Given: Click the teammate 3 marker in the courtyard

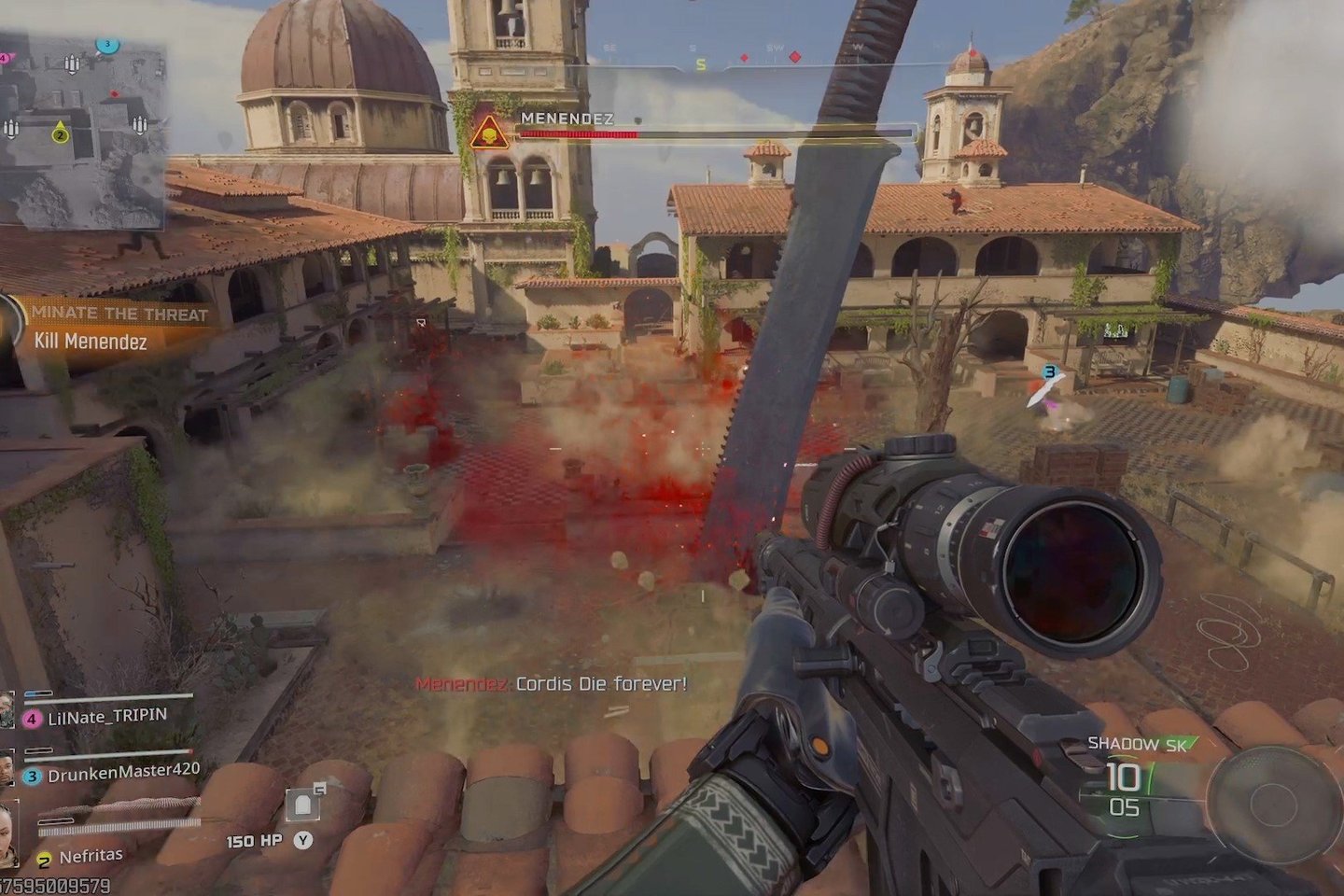Looking at the screenshot, I should [1049, 372].
